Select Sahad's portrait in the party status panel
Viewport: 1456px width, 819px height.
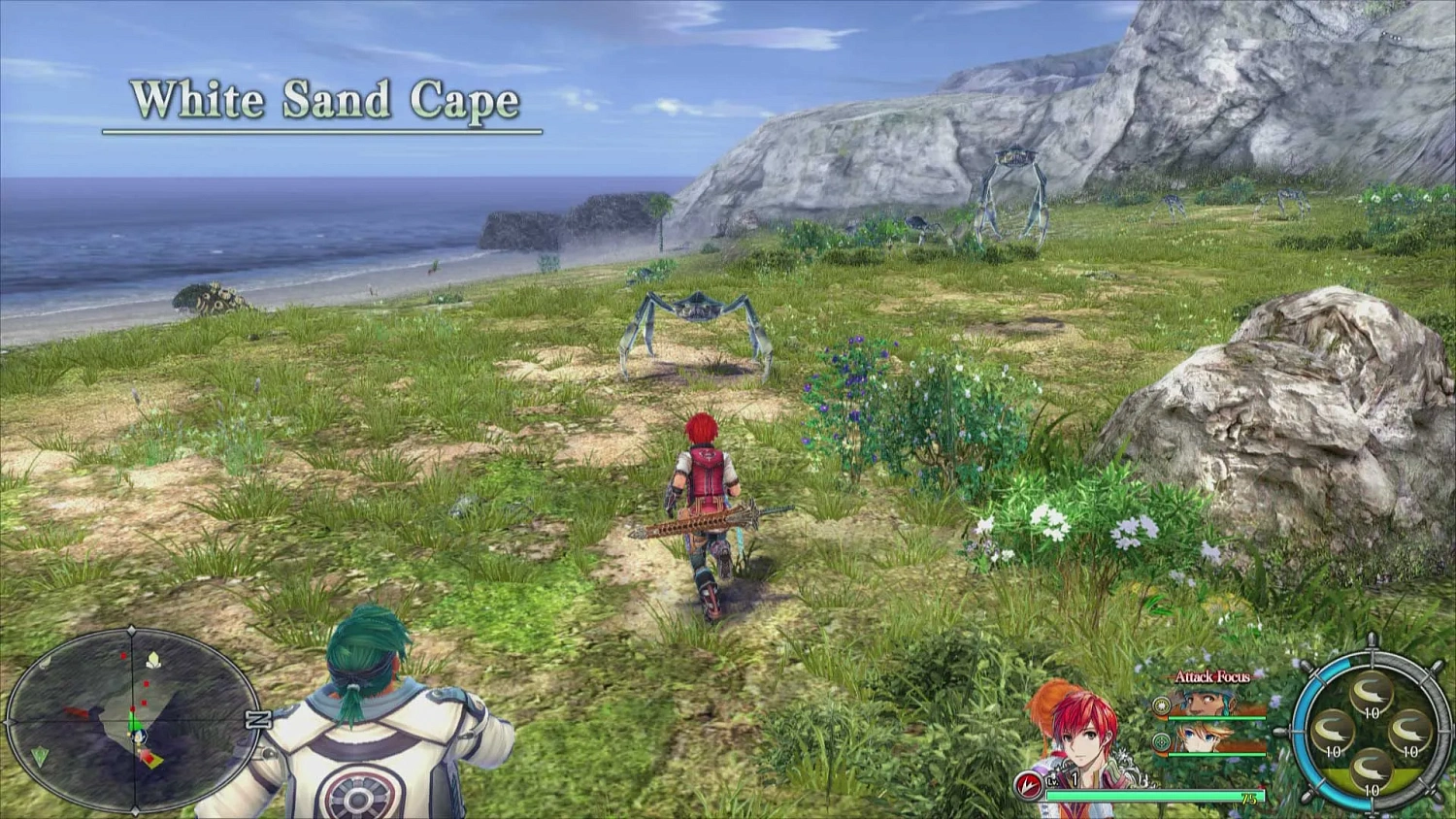[x=1203, y=701]
